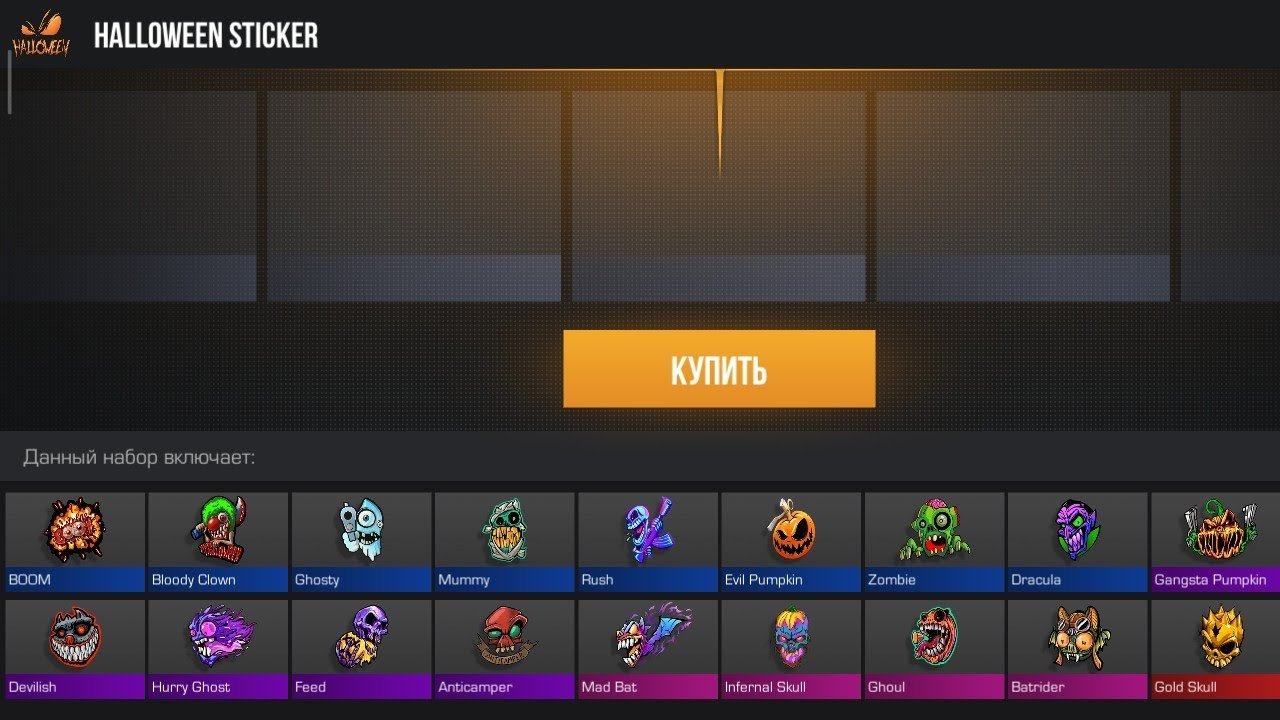Select the Gangsta Pumpkin sticker
The height and width of the screenshot is (720, 1280).
[1216, 541]
